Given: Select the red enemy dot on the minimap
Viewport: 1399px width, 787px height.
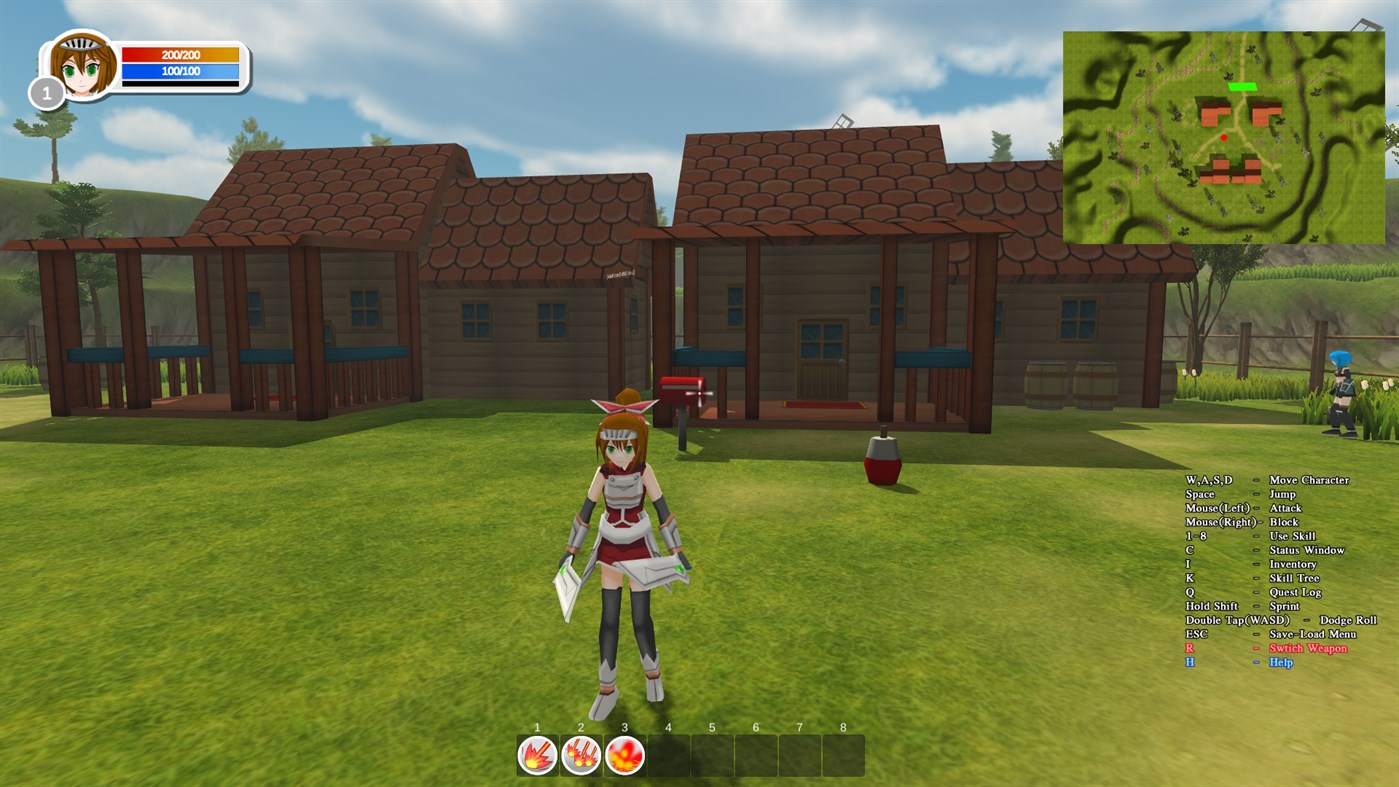Looking at the screenshot, I should [x=1223, y=136].
